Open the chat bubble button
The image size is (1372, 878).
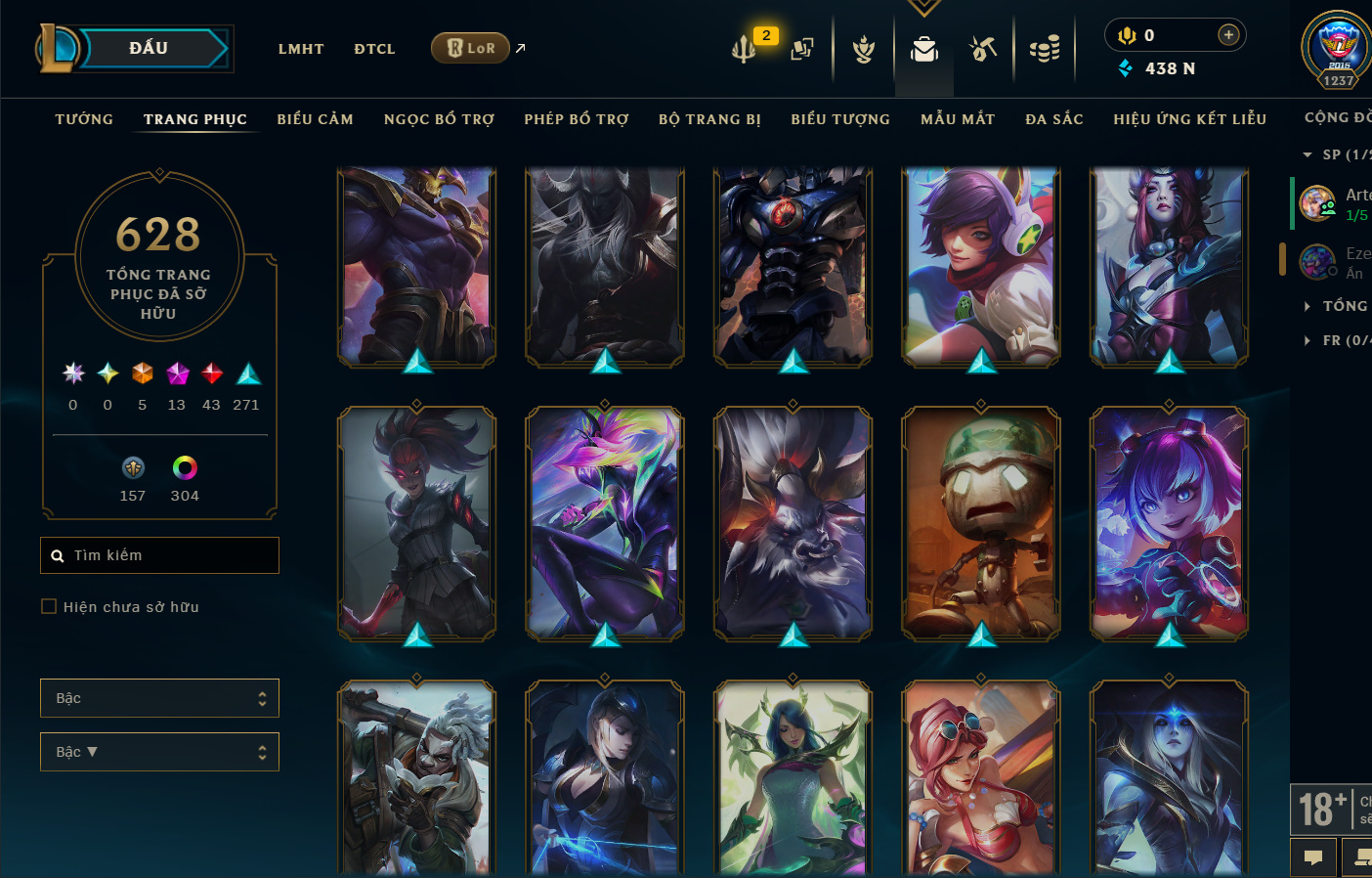coord(1313,857)
